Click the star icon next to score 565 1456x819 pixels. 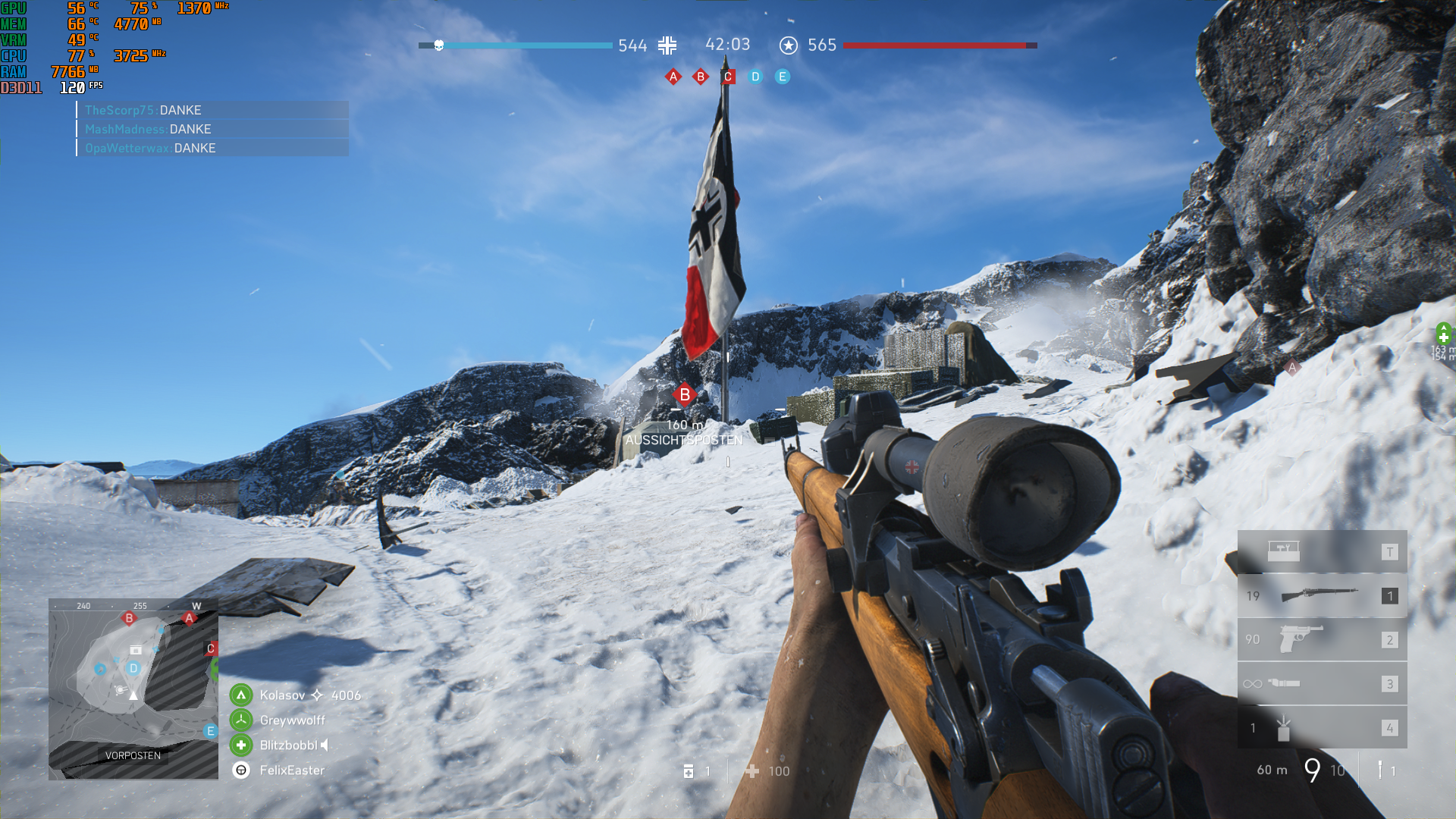(x=789, y=45)
